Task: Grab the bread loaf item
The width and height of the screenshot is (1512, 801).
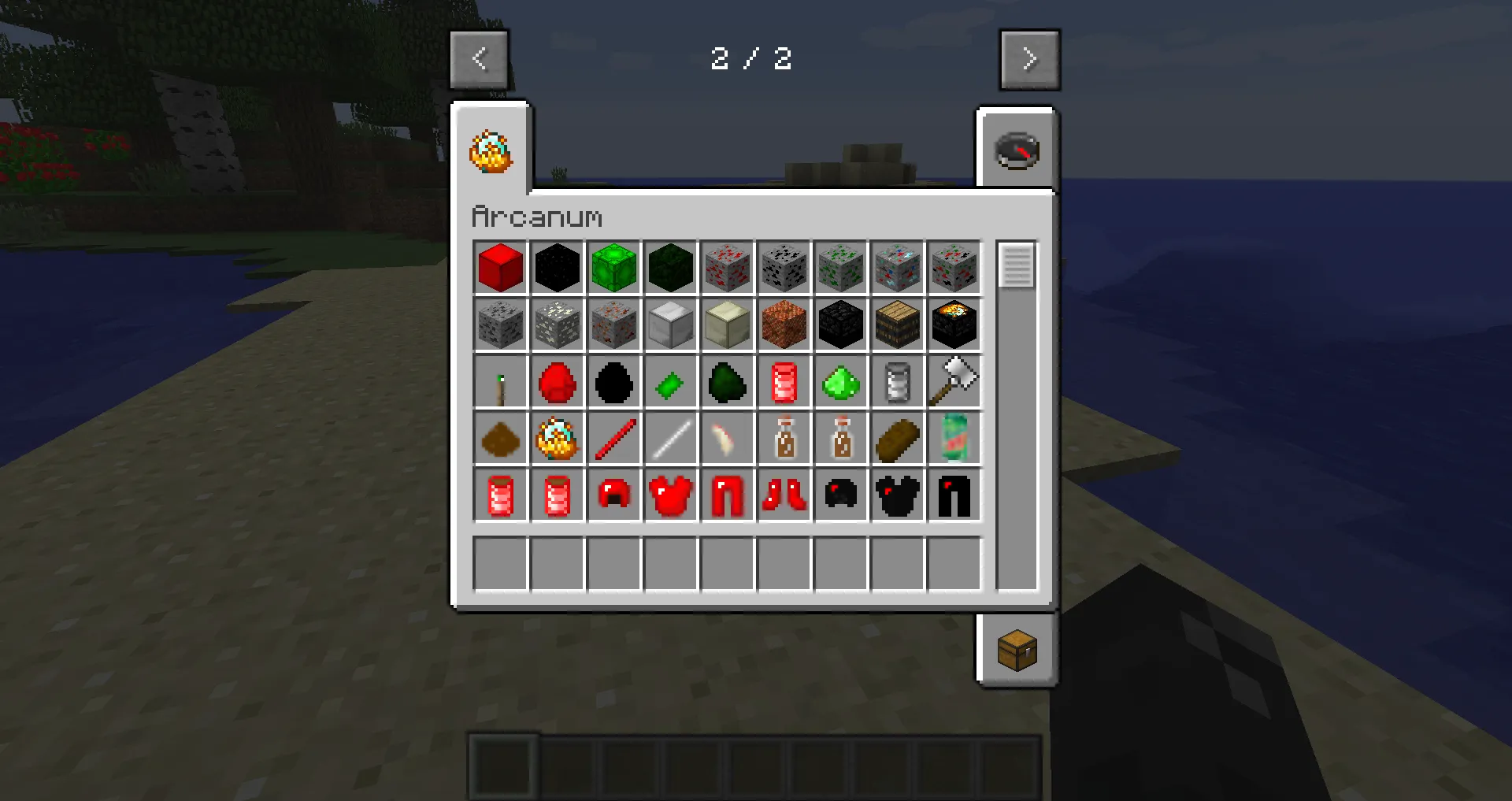Action: pos(897,438)
